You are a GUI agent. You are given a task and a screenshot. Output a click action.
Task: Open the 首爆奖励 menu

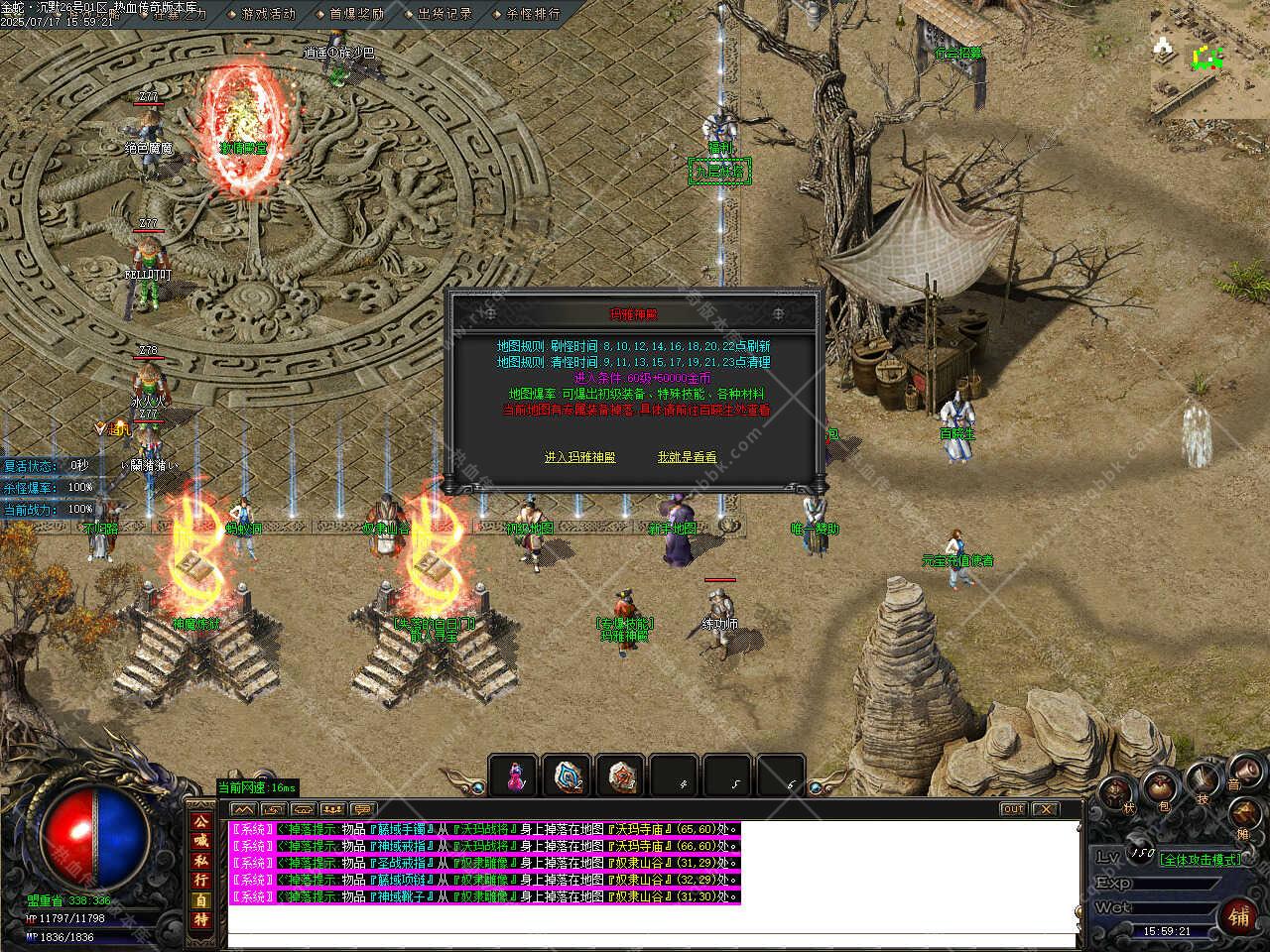(356, 14)
